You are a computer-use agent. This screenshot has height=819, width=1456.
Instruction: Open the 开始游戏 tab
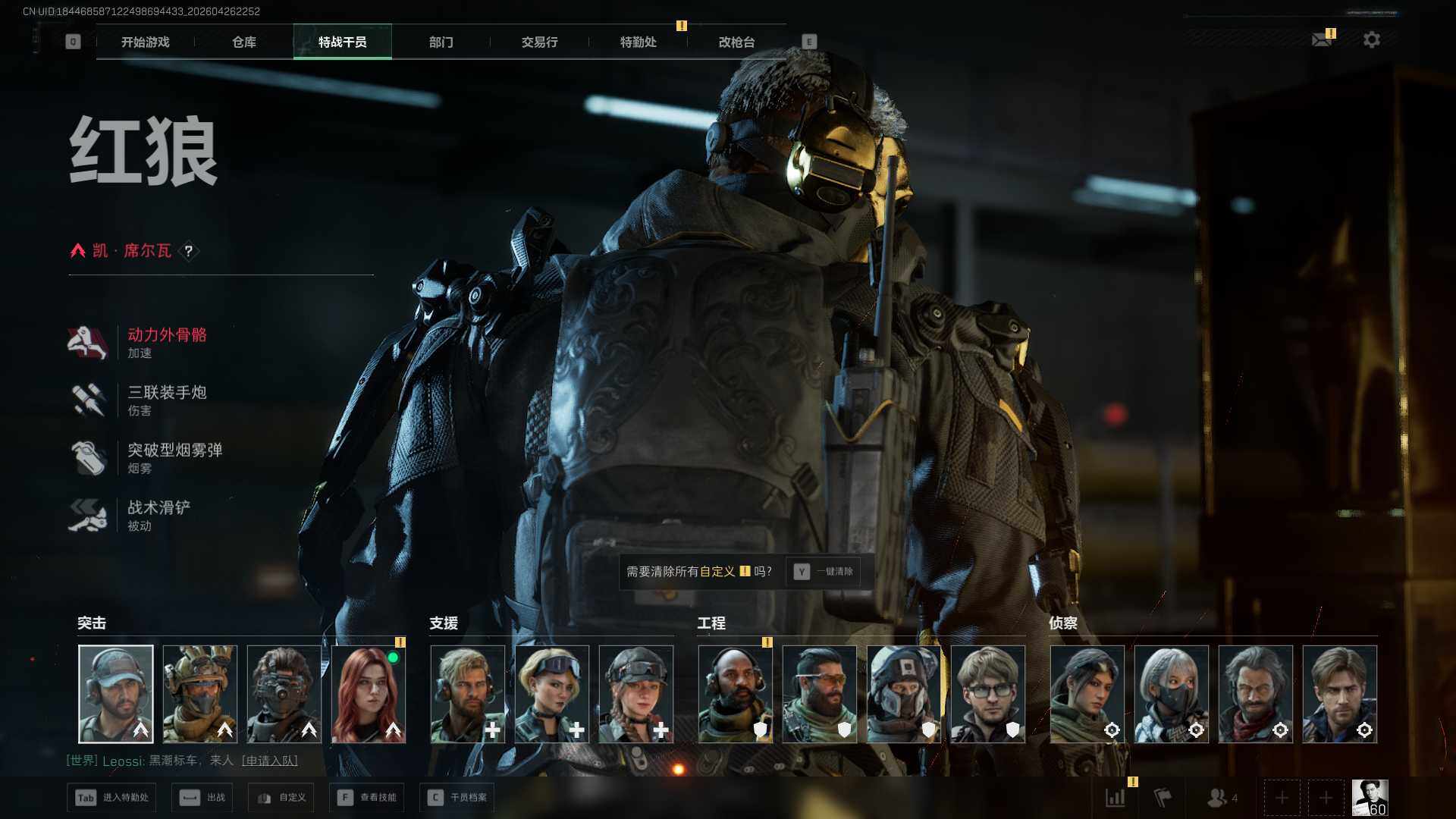145,42
